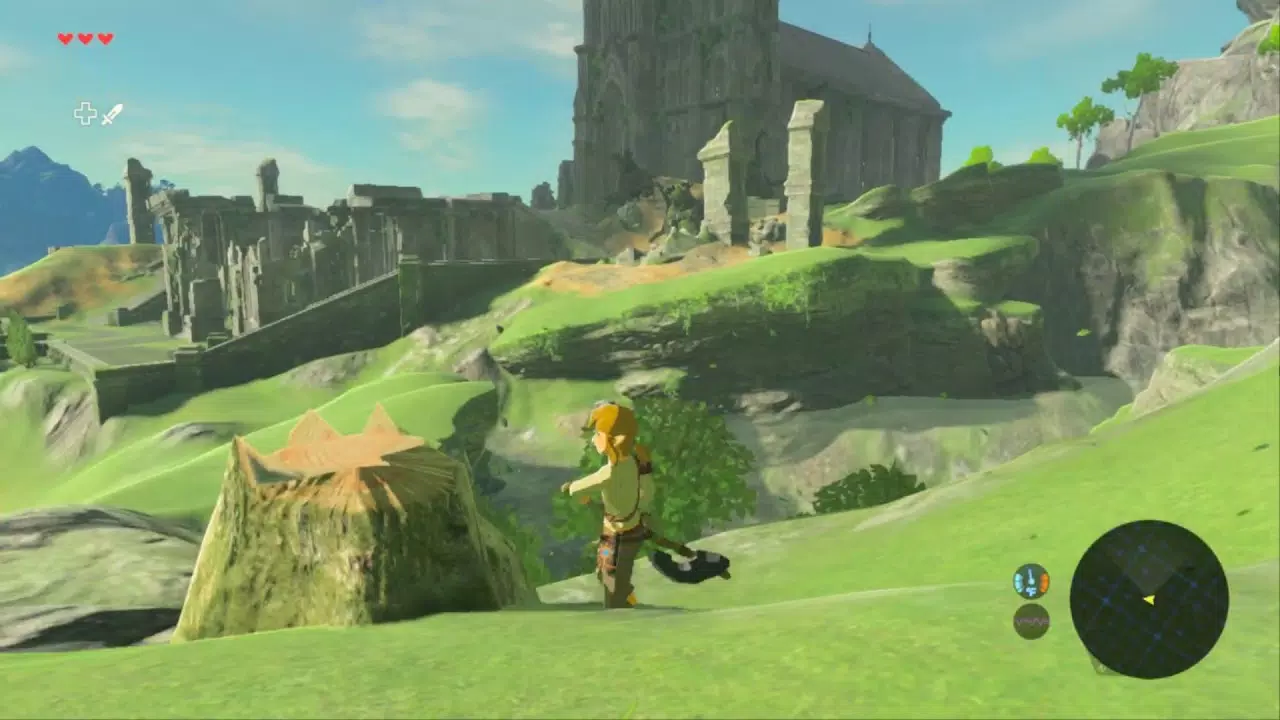The width and height of the screenshot is (1280, 720).
Task: Click the orange hot-temperature side of the gauge
Action: 1044,580
